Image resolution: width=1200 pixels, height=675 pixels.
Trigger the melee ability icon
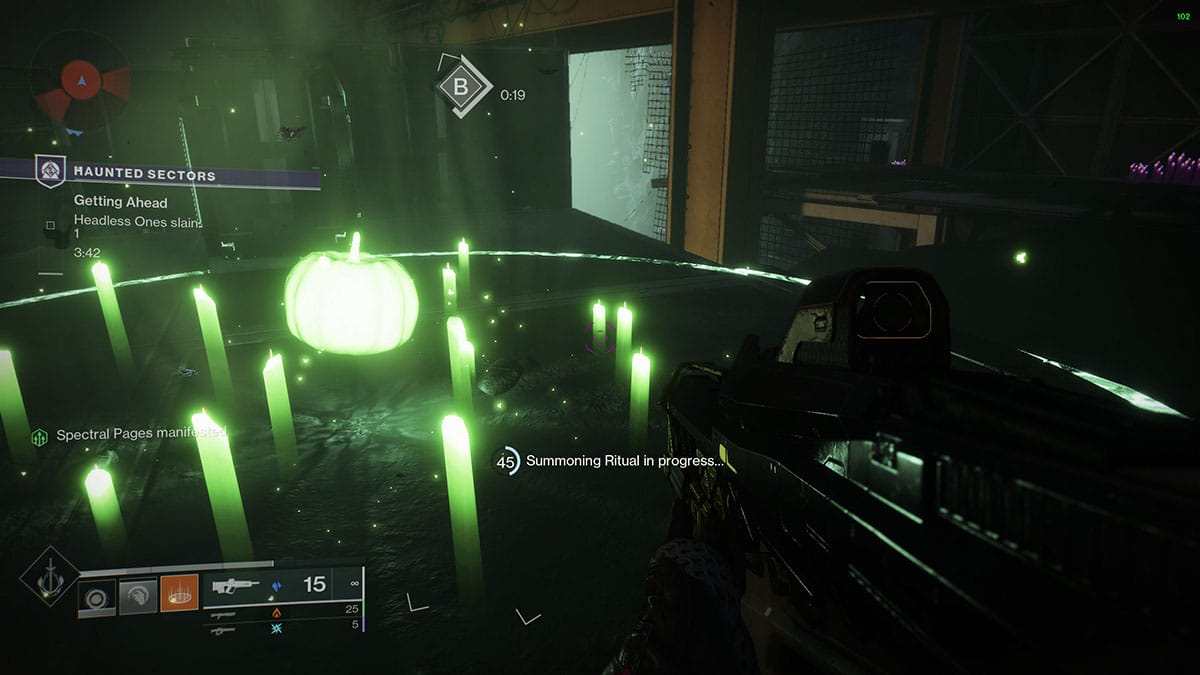(138, 598)
